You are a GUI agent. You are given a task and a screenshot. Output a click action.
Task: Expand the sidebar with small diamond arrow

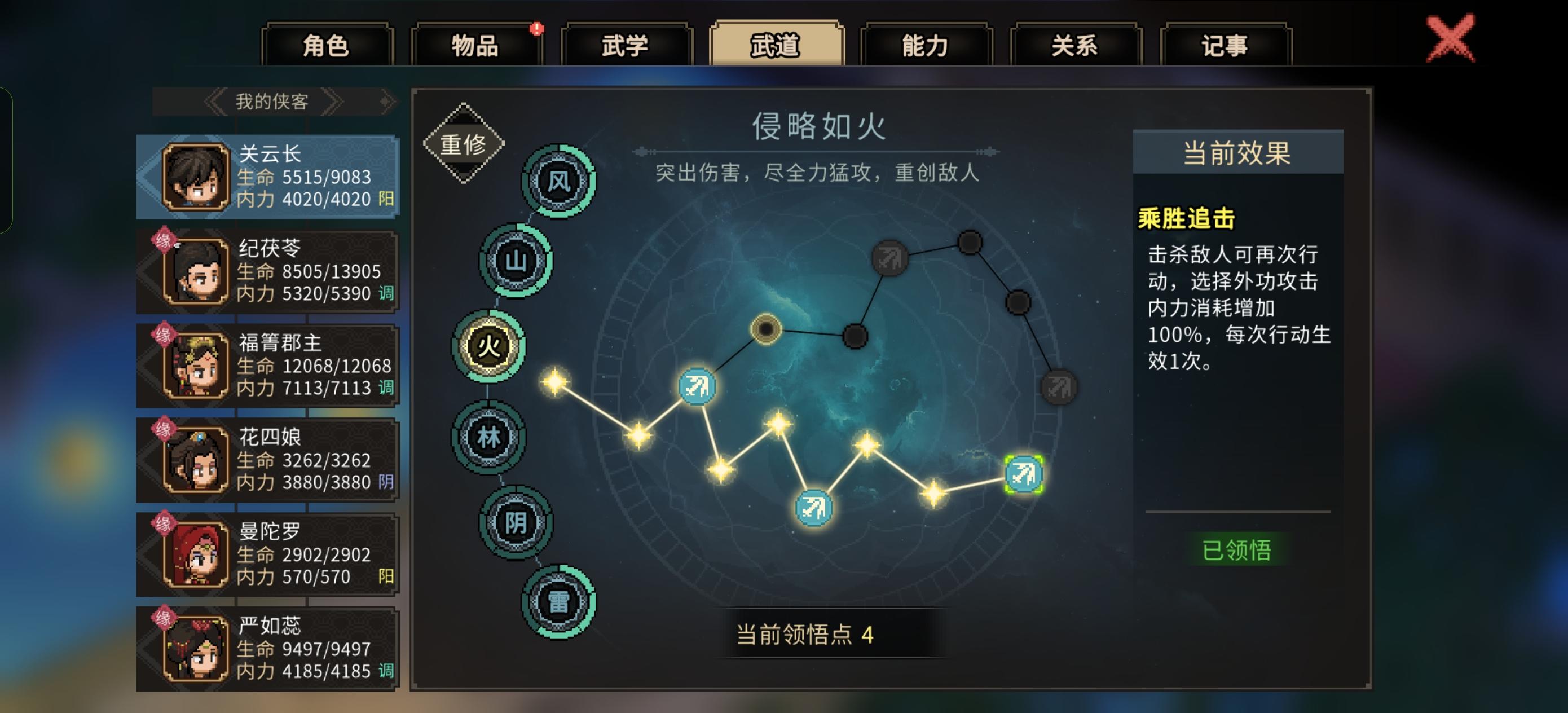[x=385, y=102]
